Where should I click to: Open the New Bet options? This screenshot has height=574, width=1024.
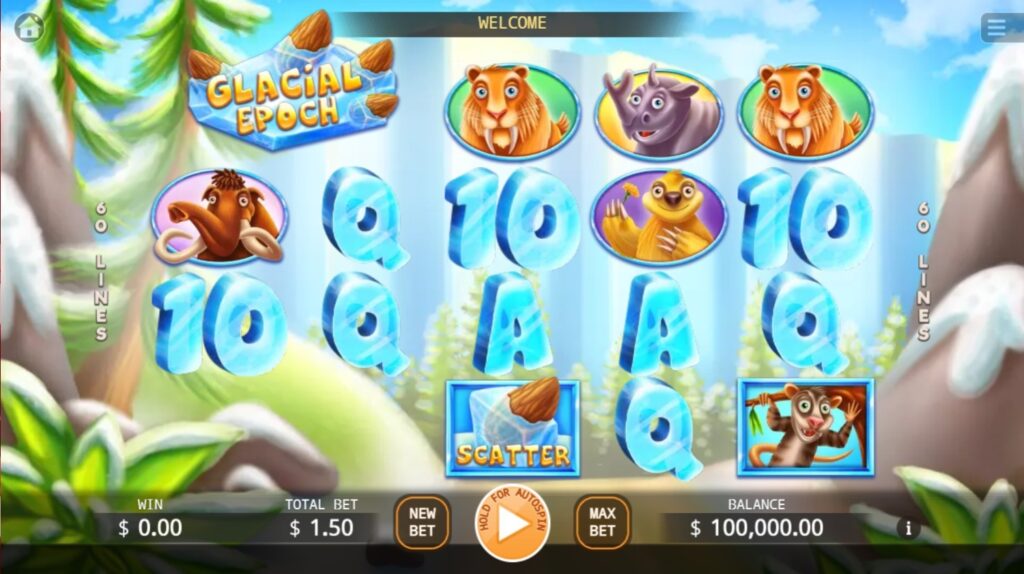coord(422,522)
